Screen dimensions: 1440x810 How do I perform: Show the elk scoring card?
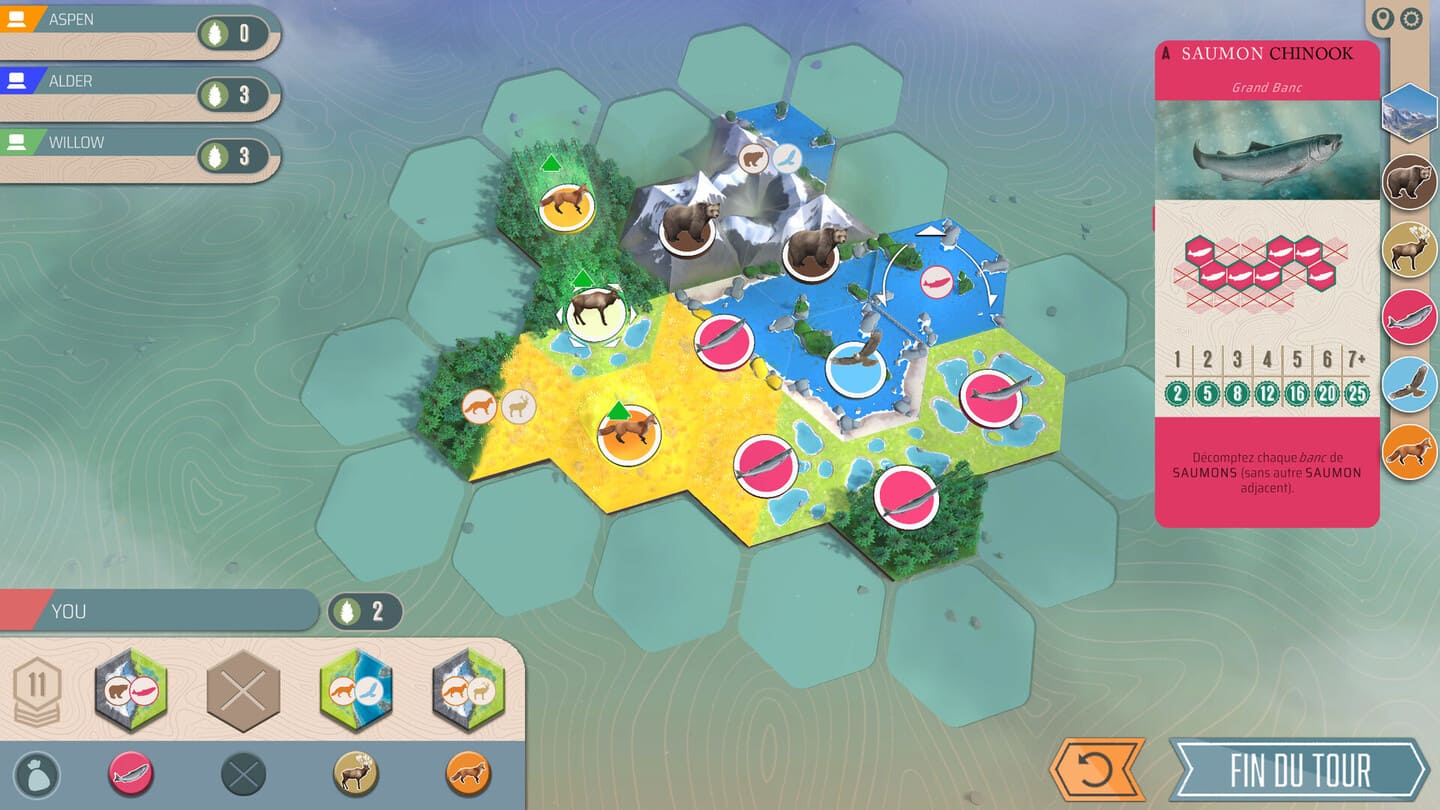1409,250
